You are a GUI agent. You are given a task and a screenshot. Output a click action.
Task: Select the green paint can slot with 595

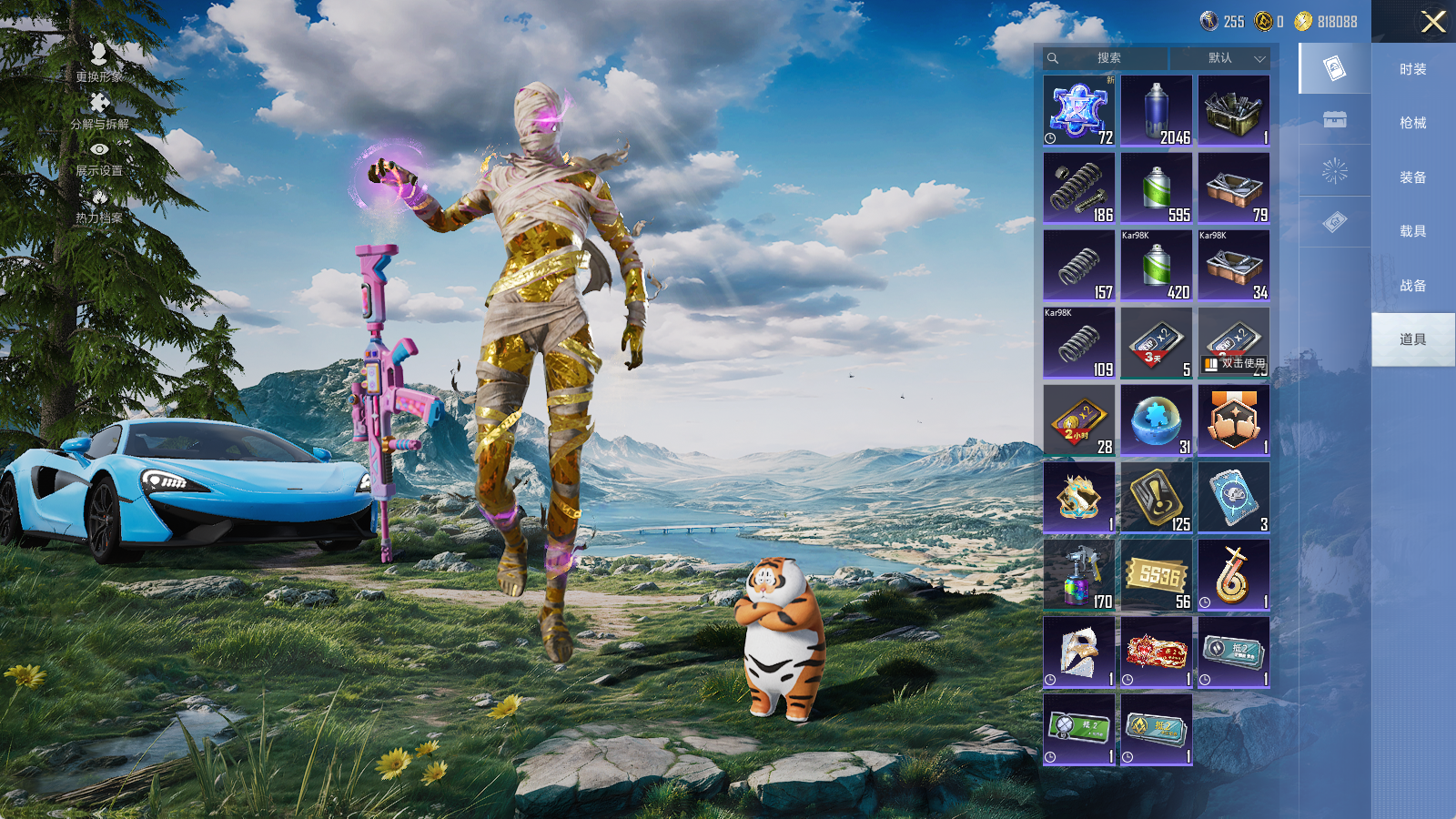pyautogui.click(x=1156, y=188)
